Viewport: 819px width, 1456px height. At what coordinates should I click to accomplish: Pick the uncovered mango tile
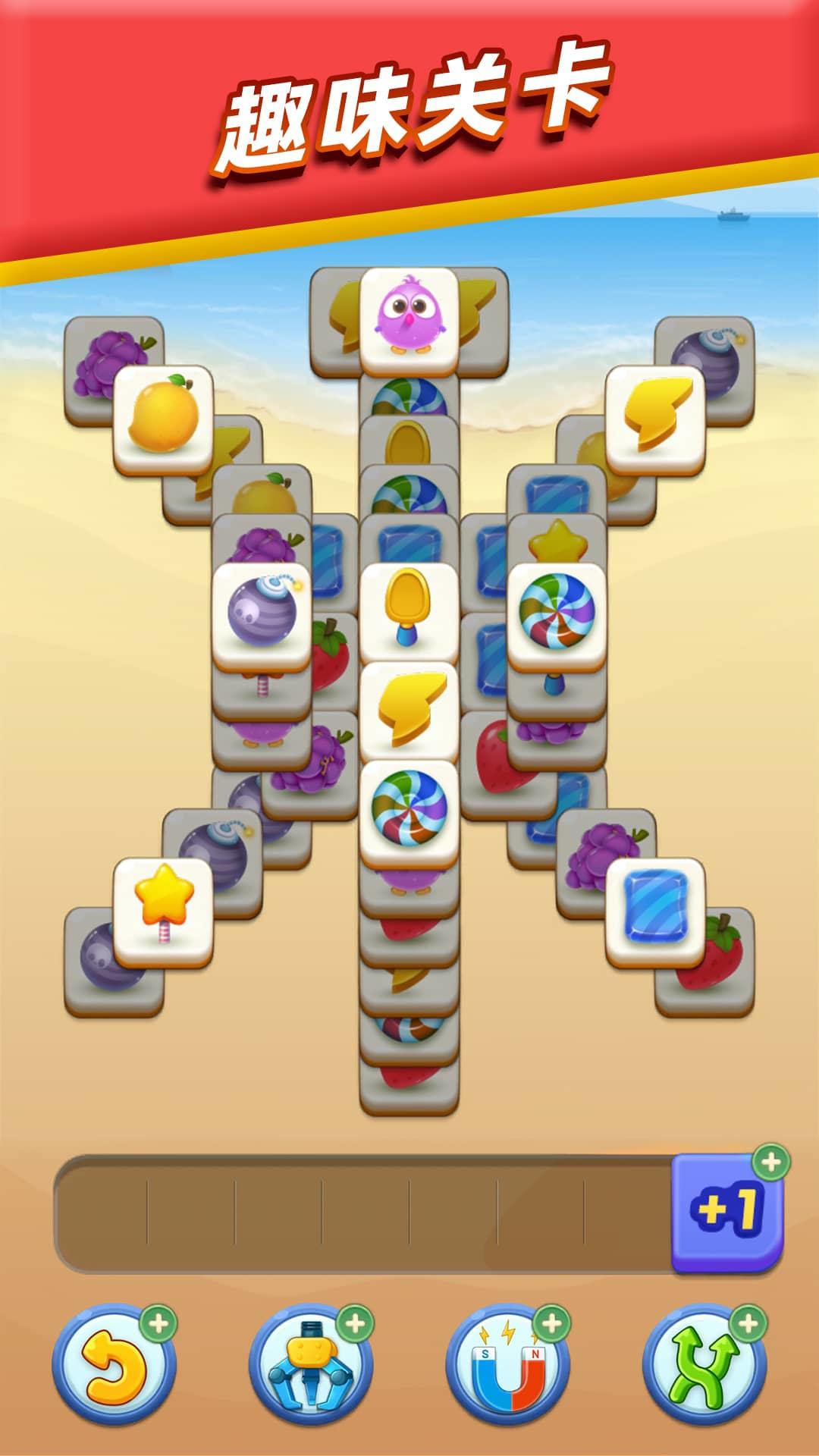click(x=163, y=416)
